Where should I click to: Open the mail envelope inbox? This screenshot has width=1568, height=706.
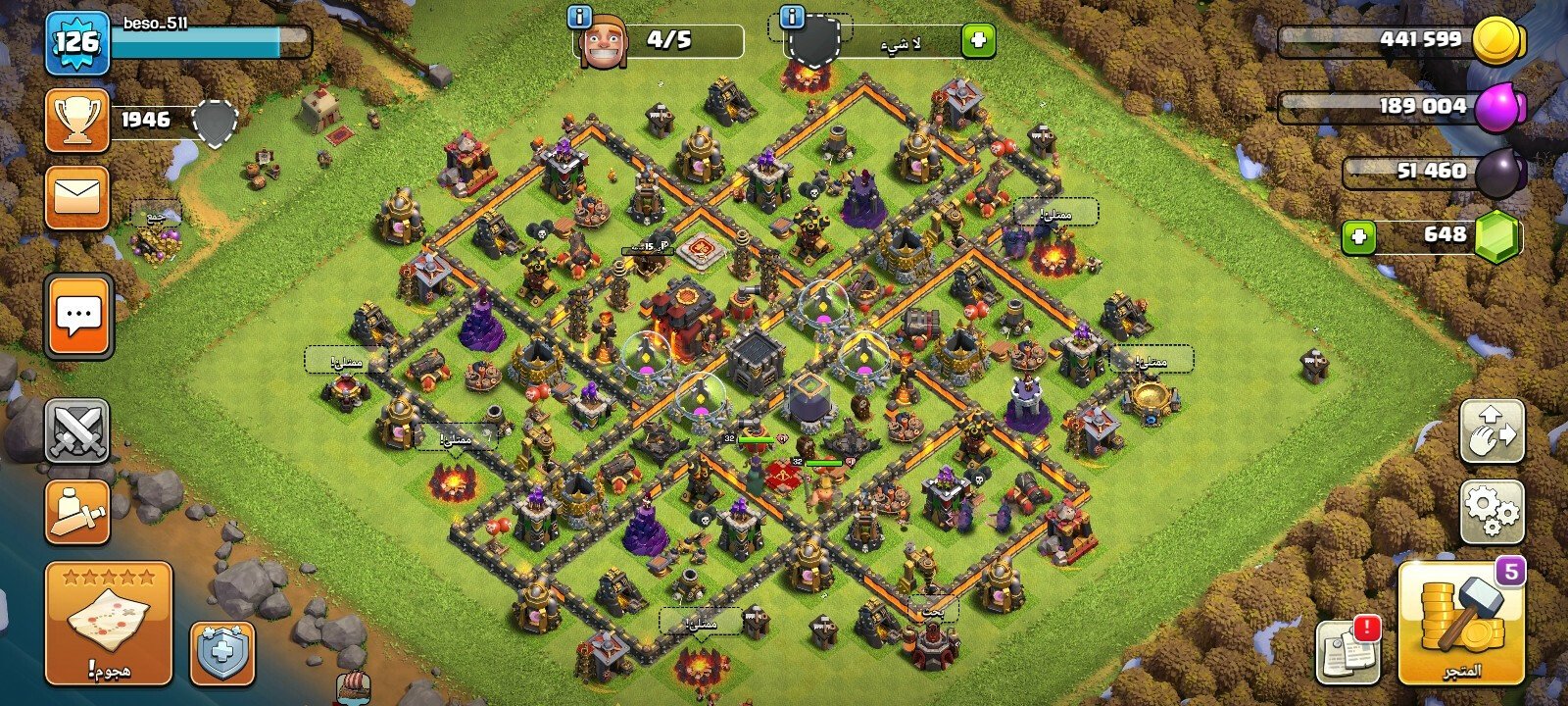76,198
